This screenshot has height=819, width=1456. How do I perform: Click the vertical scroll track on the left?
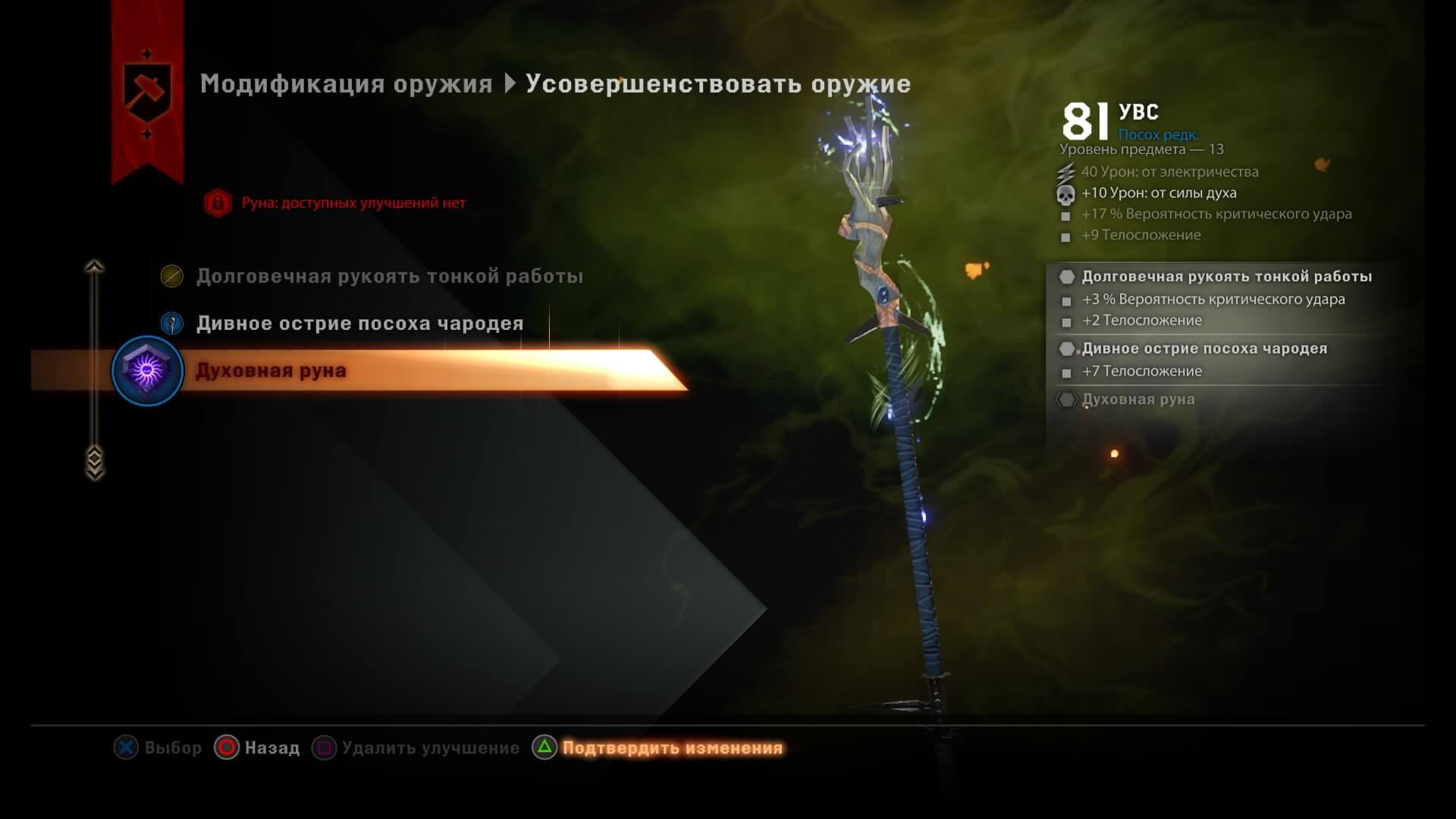click(x=93, y=356)
